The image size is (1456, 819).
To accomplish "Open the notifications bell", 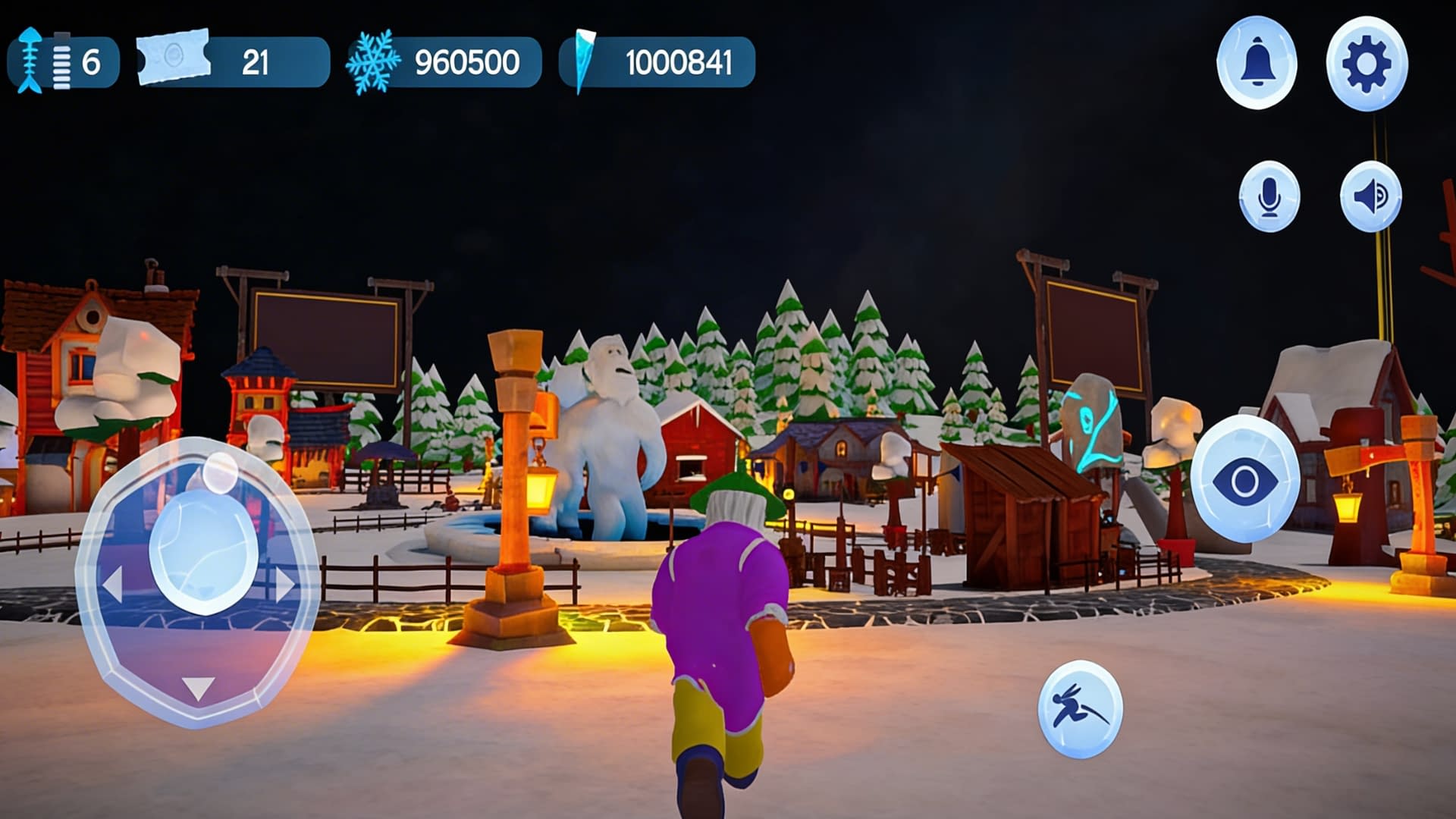I will click(1257, 63).
